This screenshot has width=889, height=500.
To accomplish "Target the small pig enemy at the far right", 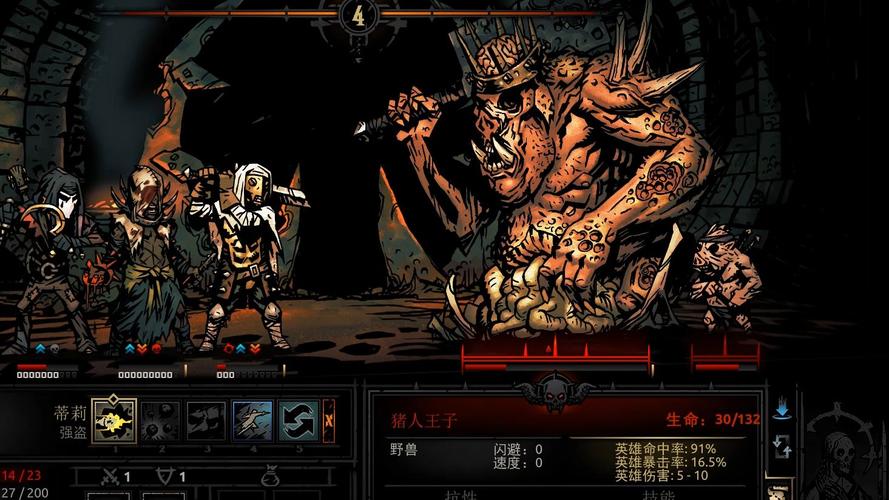I will pyautogui.click(x=724, y=275).
